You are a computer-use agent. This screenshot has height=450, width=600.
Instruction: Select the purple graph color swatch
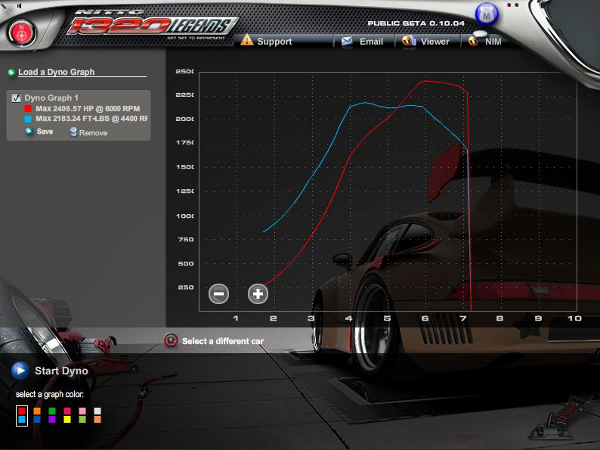[52, 420]
